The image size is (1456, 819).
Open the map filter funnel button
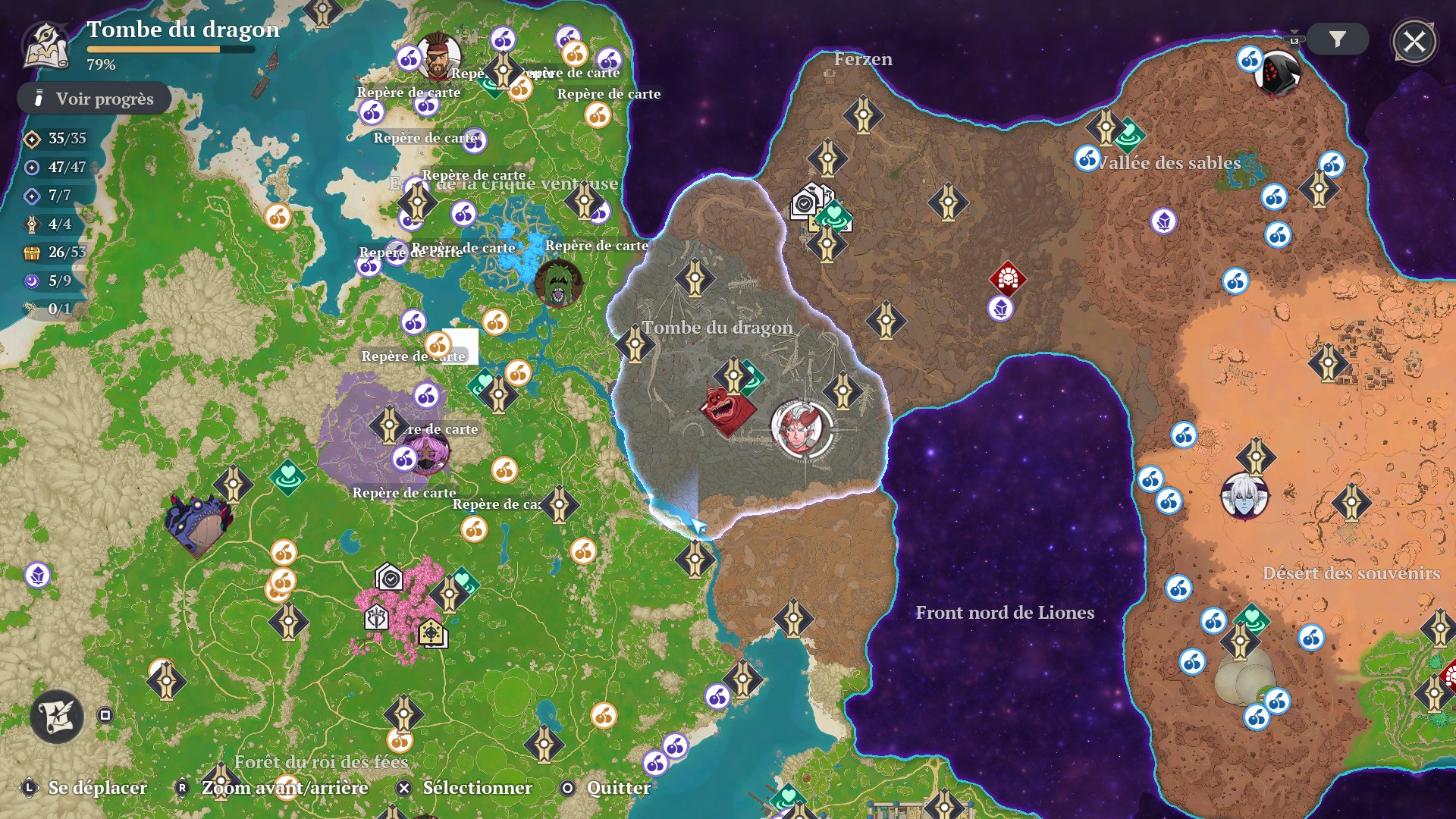point(1337,39)
